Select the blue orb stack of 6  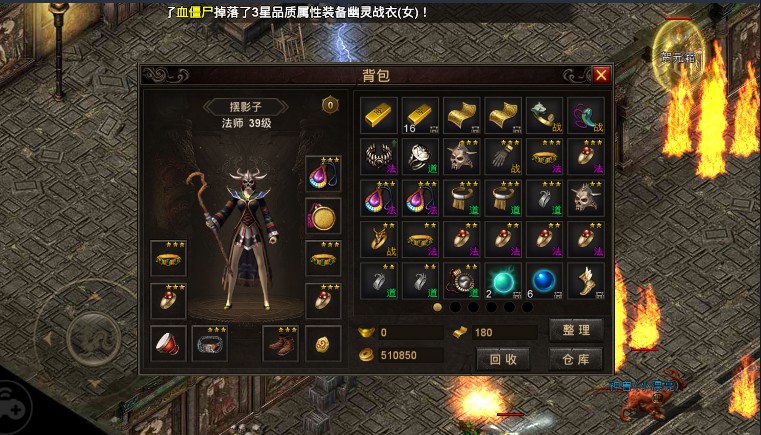[544, 281]
